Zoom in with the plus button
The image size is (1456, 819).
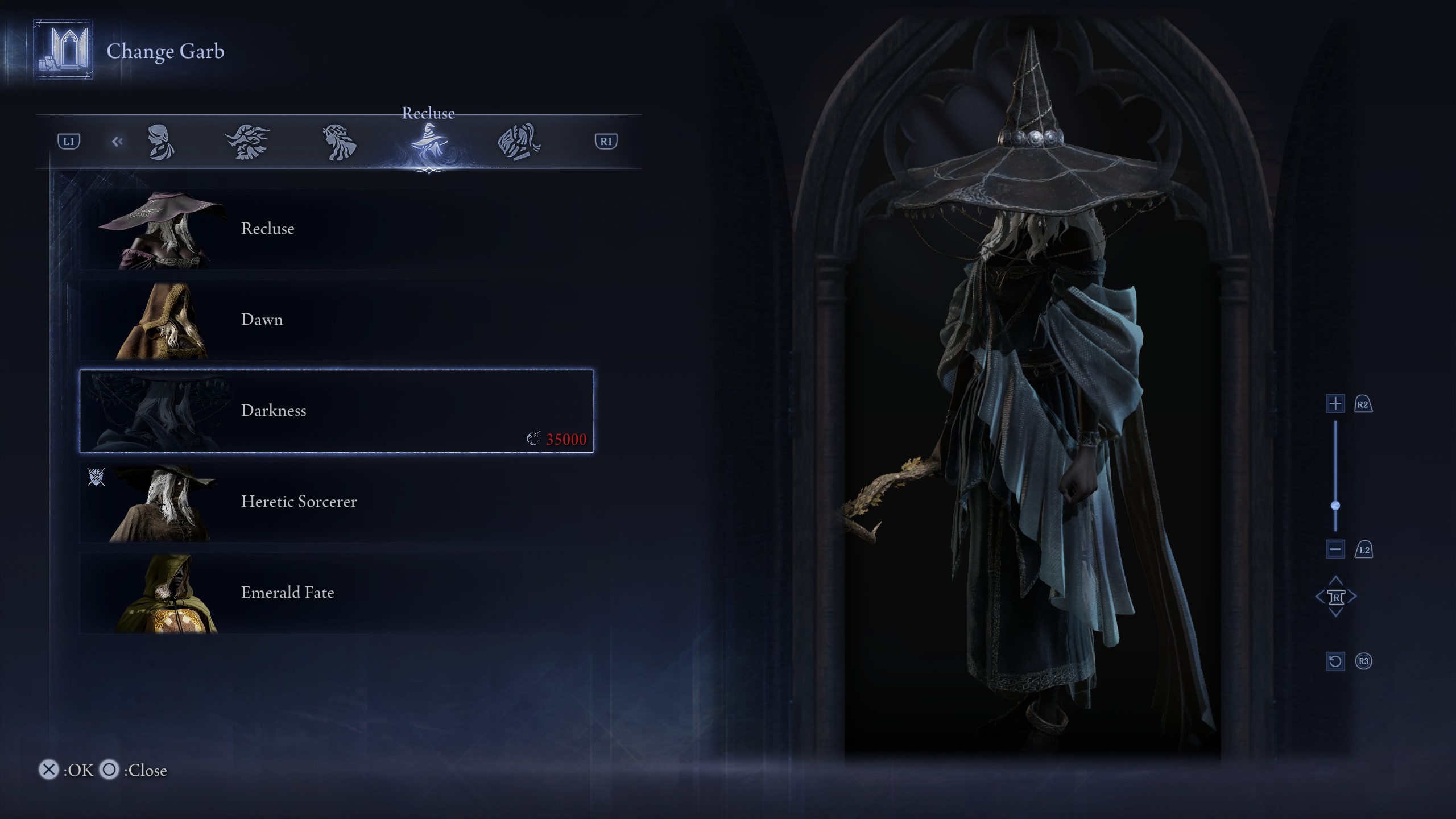pos(1335,404)
